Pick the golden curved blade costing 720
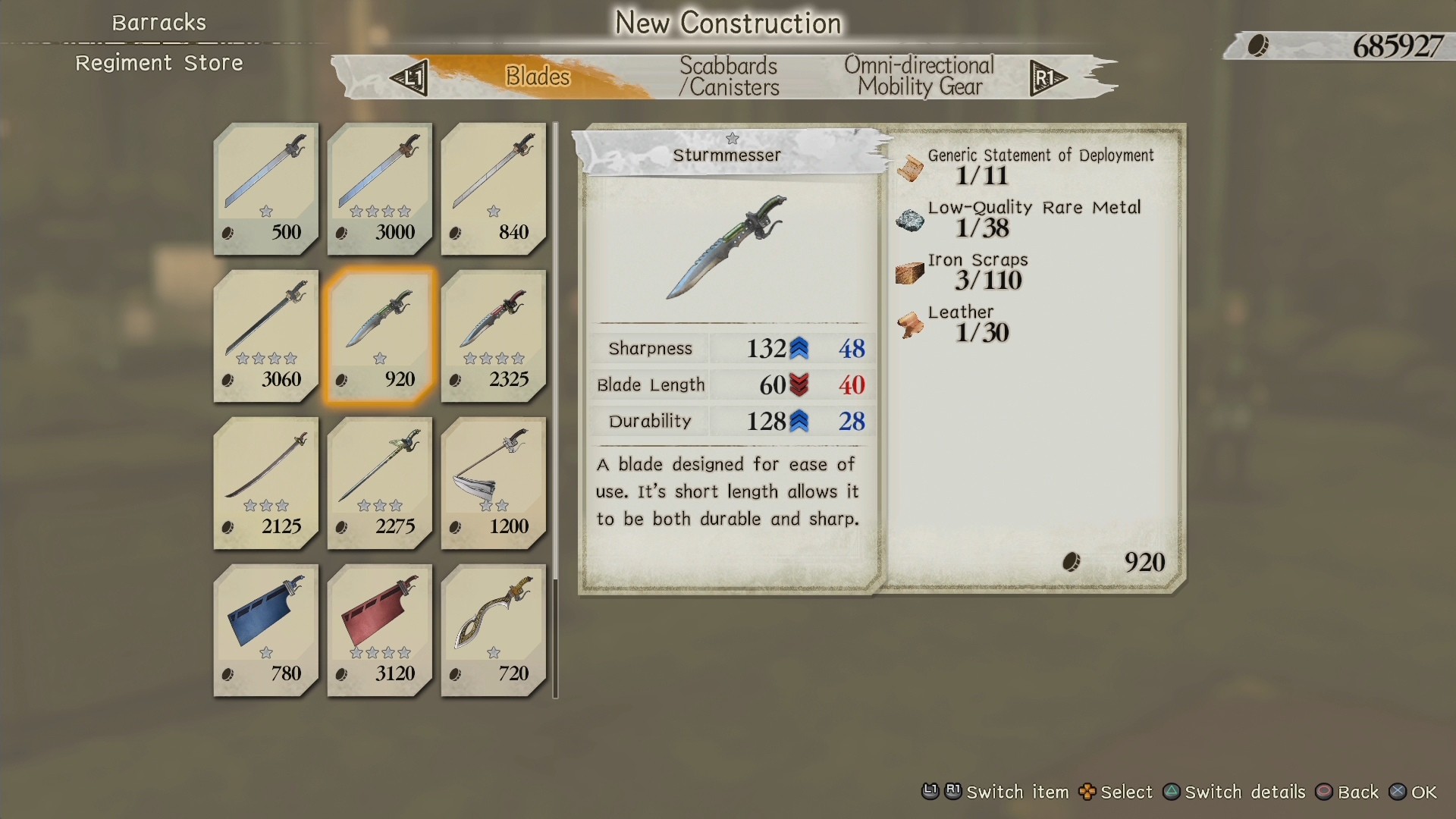1456x819 pixels. point(494,629)
